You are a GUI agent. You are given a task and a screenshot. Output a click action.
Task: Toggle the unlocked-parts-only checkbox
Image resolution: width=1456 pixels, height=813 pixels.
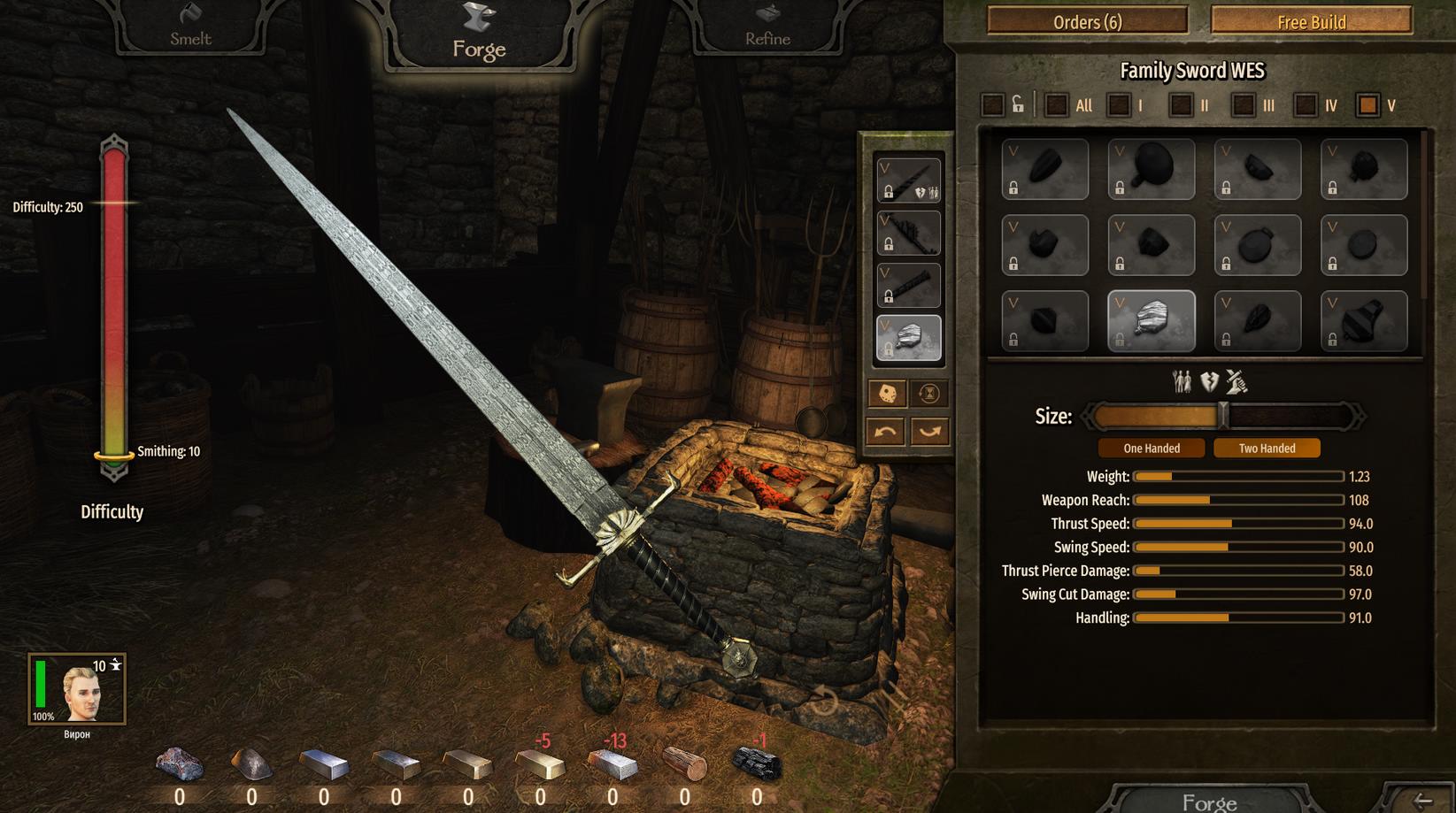coord(993,105)
